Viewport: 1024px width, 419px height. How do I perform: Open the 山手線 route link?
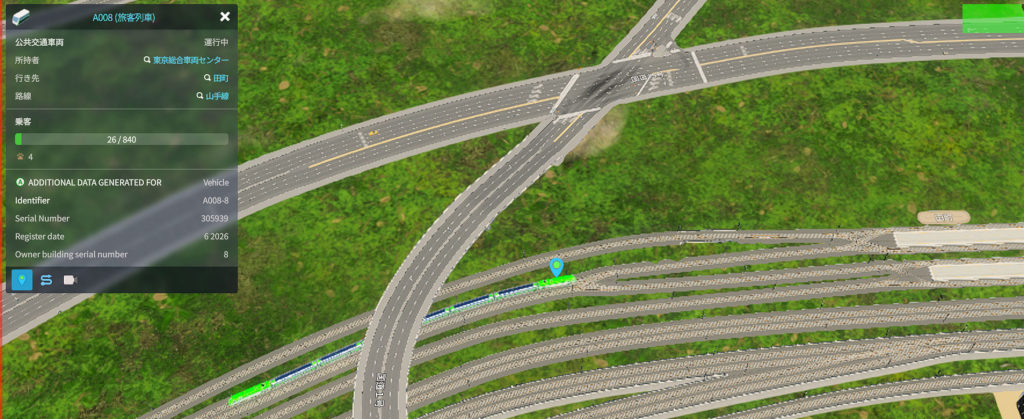pyautogui.click(x=213, y=96)
